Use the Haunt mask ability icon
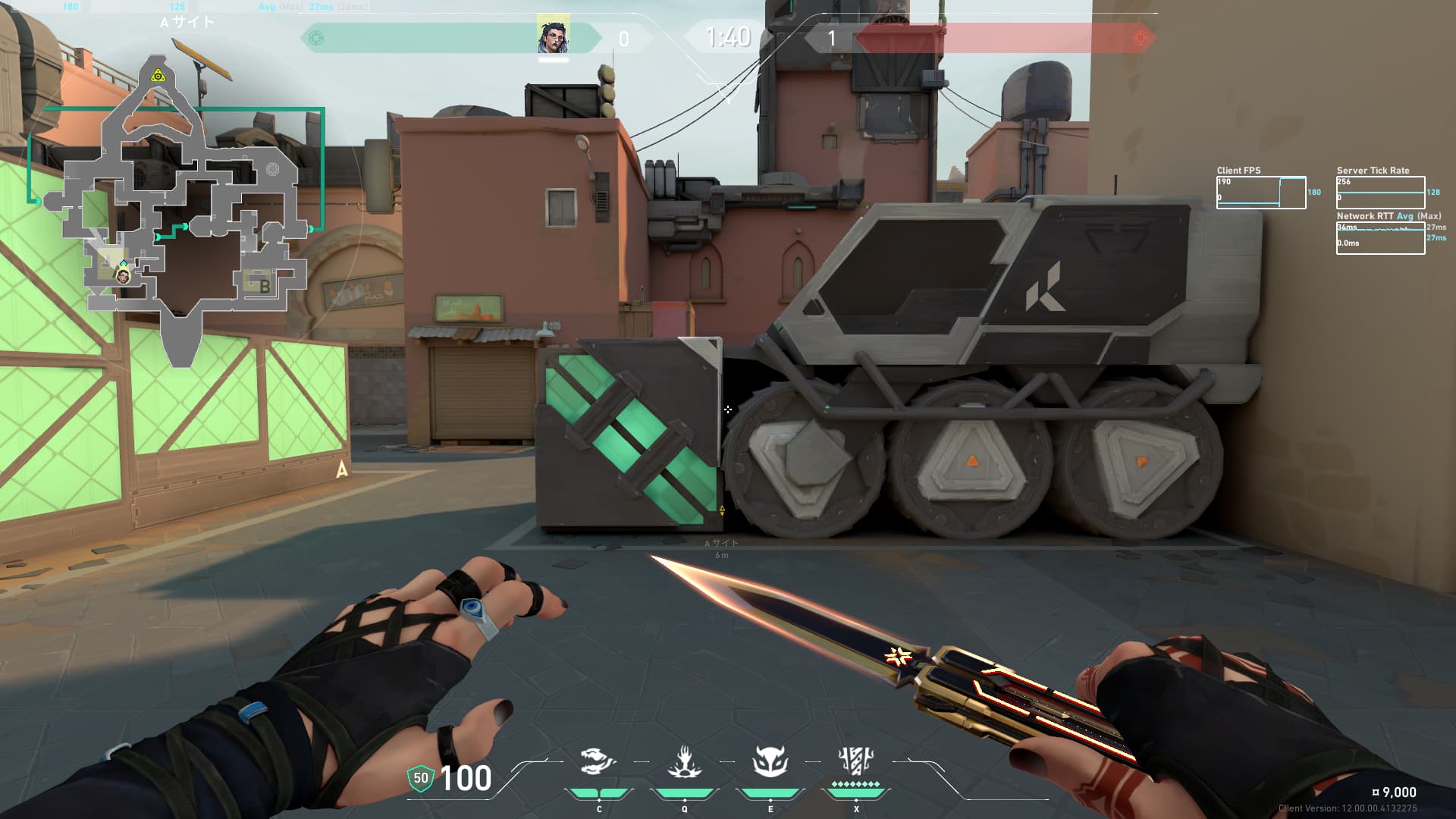The height and width of the screenshot is (819, 1456). [x=770, y=761]
